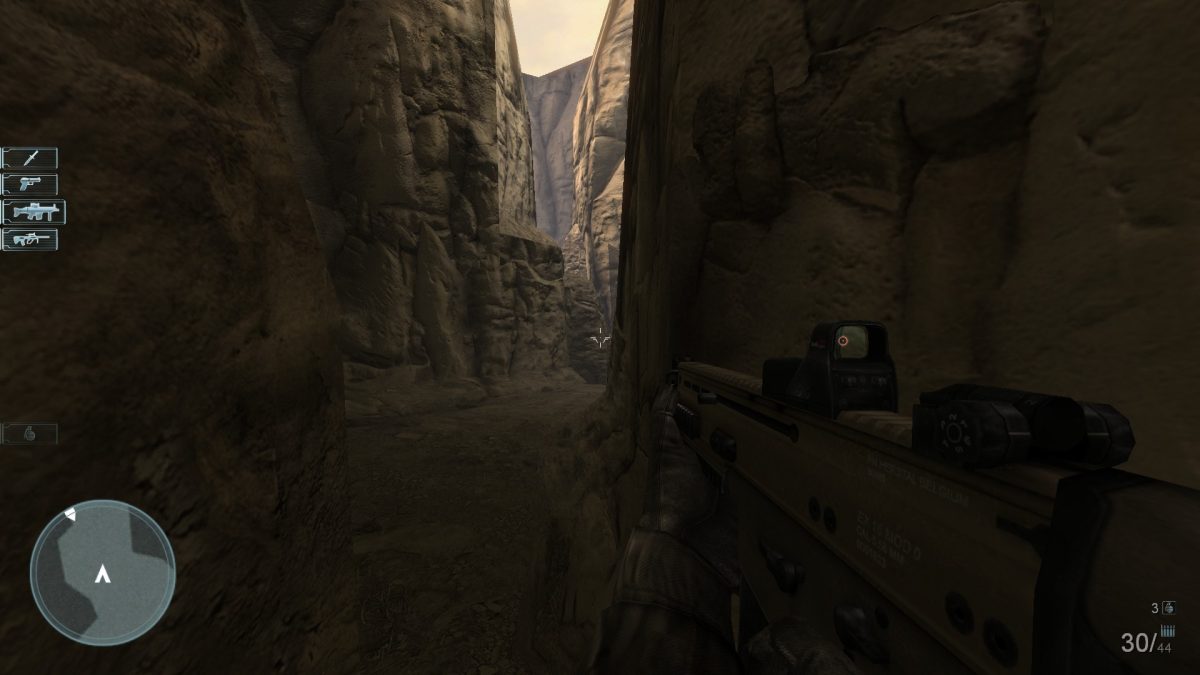Click the circular minimap radar
Image resolution: width=1200 pixels, height=675 pixels.
coord(102,572)
